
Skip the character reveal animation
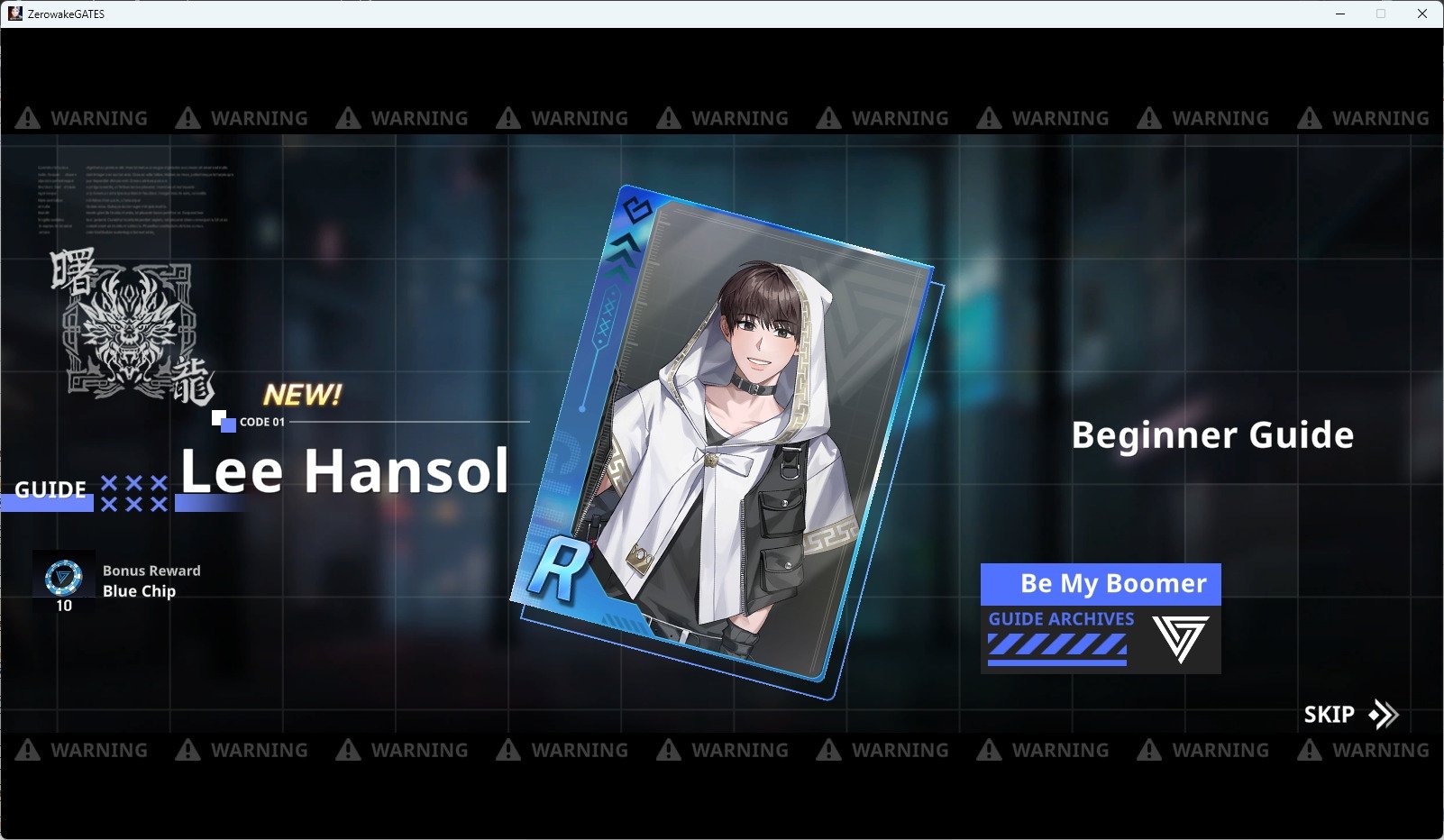coord(1350,715)
